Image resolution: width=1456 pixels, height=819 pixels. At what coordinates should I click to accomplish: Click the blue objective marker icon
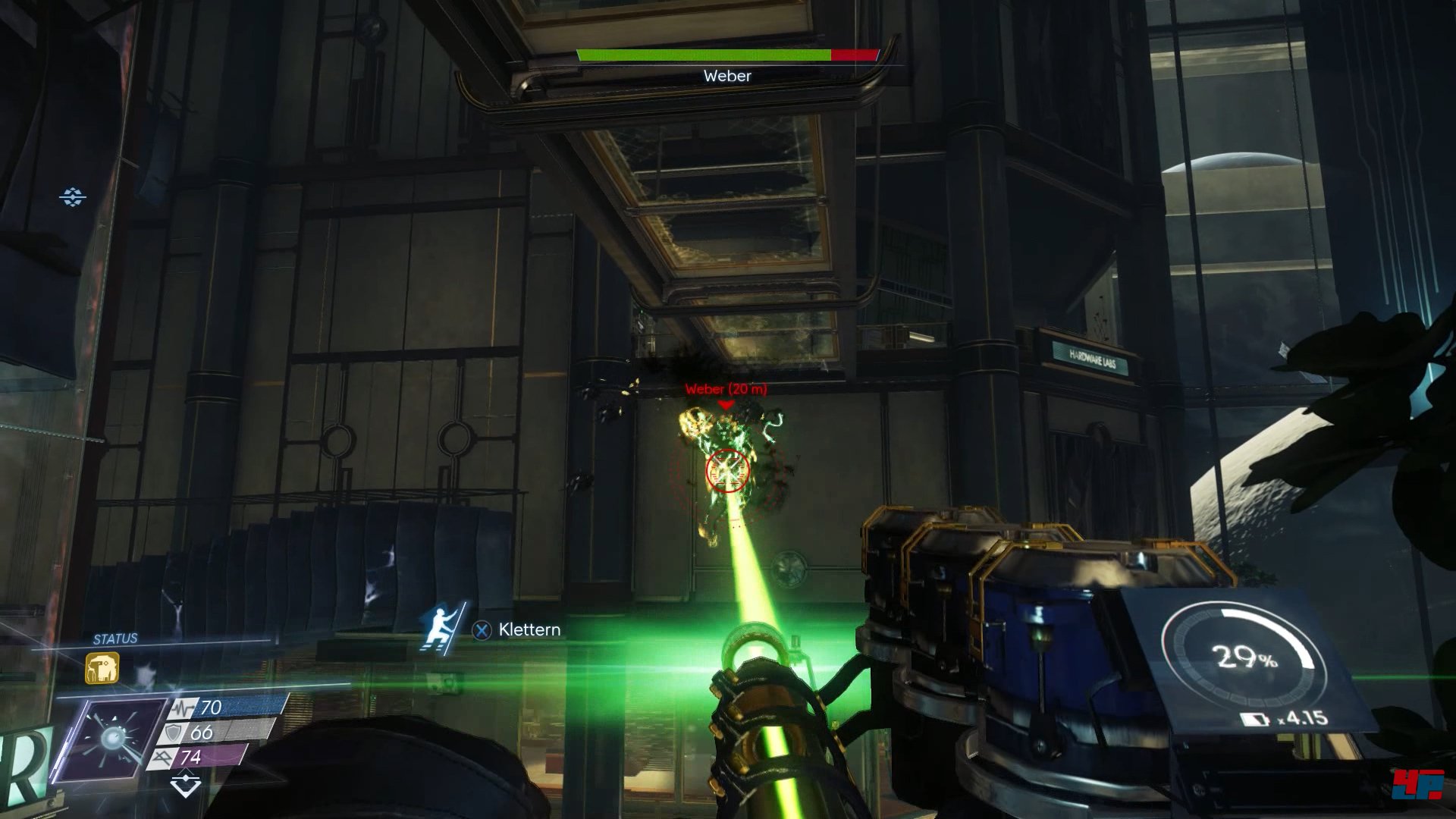pyautogui.click(x=73, y=197)
